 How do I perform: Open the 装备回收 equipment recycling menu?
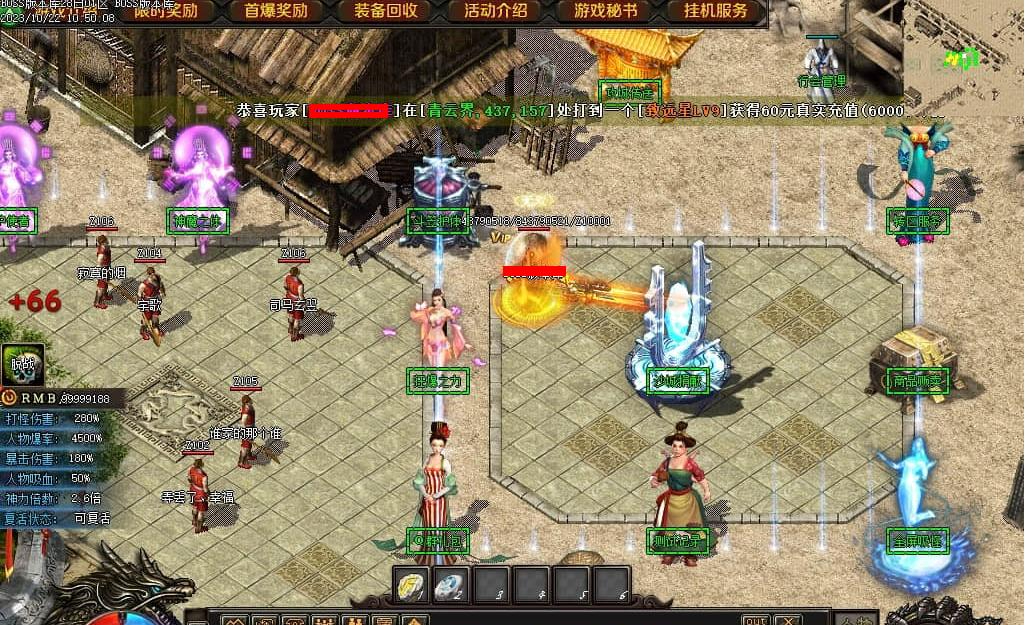(x=386, y=12)
